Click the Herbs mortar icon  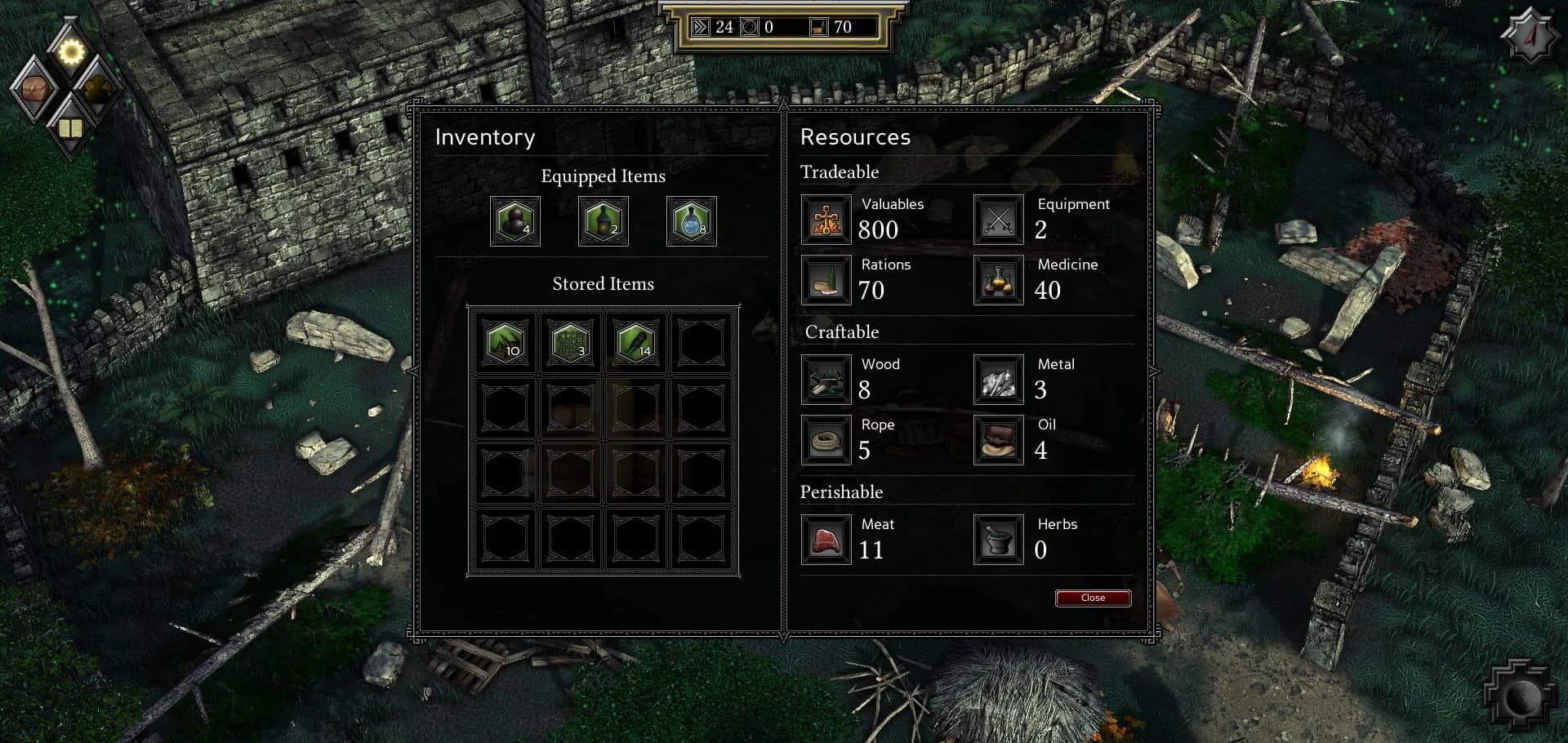point(998,540)
